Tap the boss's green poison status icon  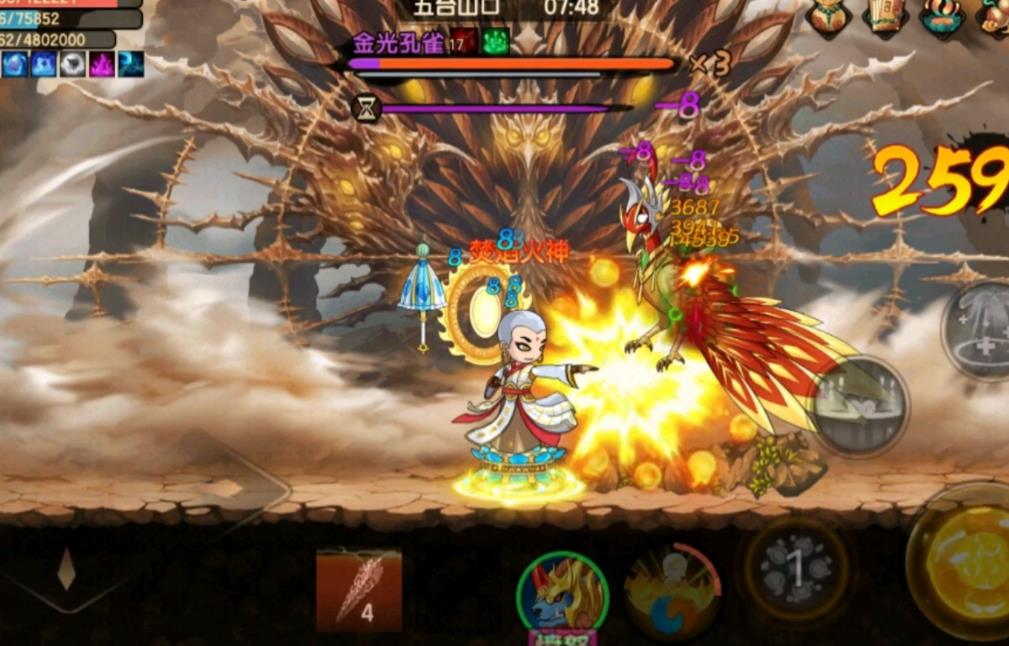[496, 41]
